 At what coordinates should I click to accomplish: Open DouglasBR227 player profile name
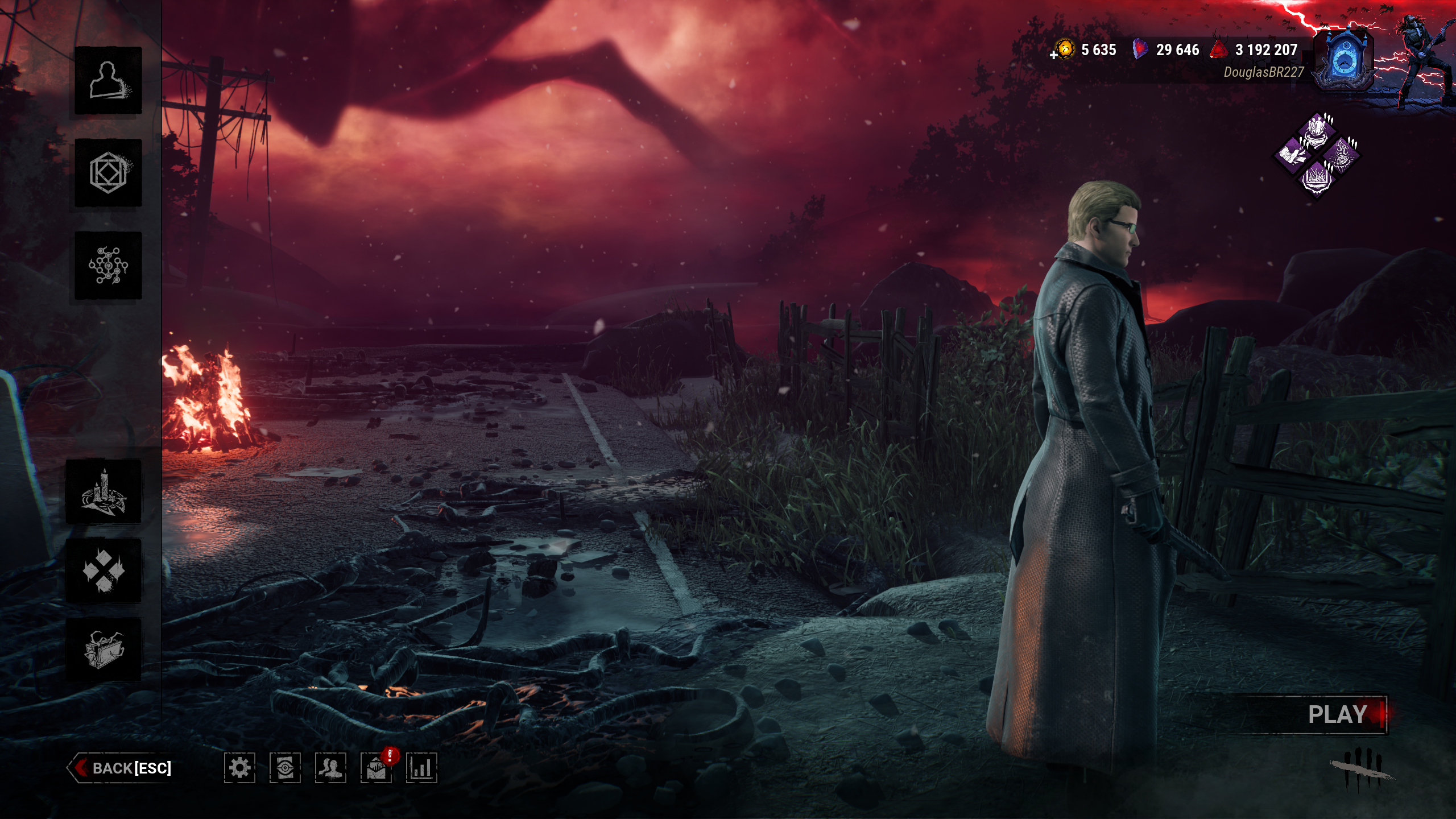point(1263,72)
